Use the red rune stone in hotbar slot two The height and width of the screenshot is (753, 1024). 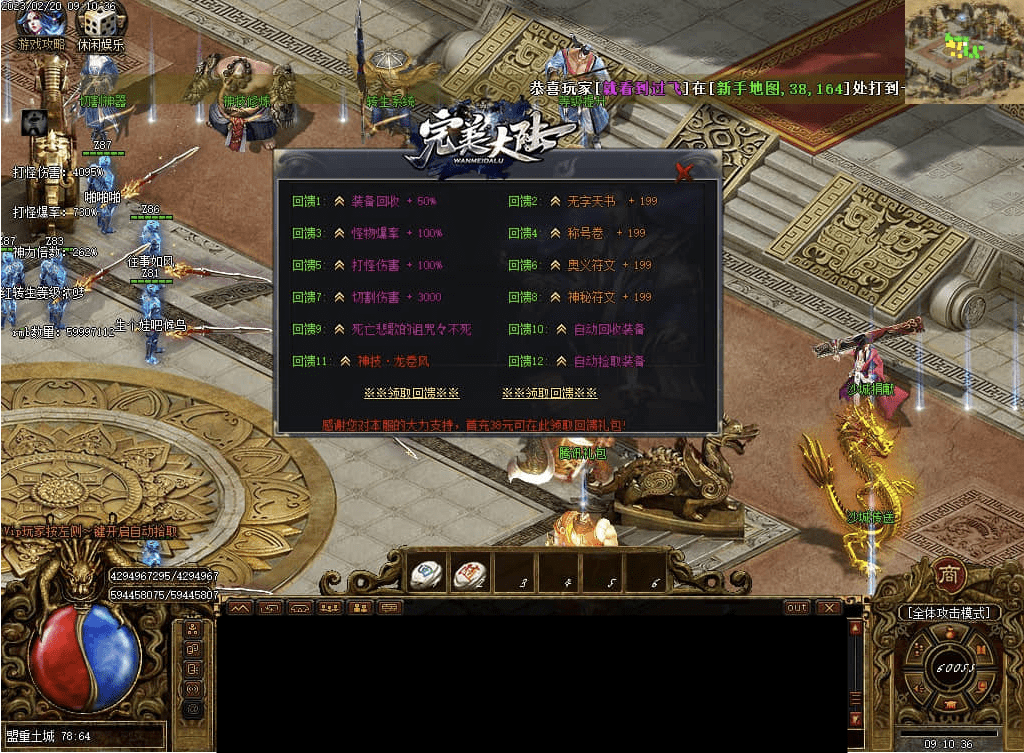click(469, 574)
